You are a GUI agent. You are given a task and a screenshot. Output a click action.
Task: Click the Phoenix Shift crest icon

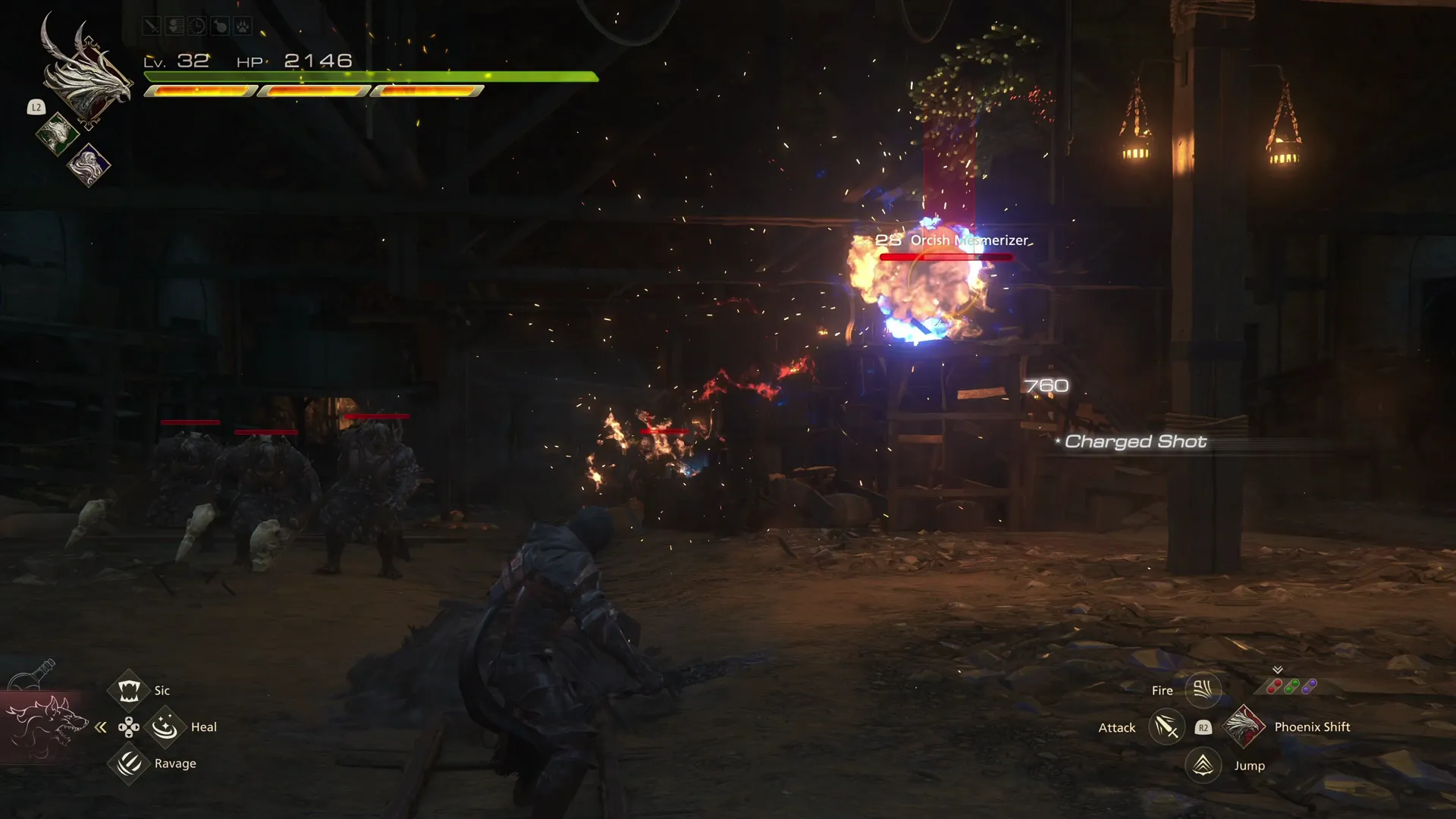[1245, 726]
